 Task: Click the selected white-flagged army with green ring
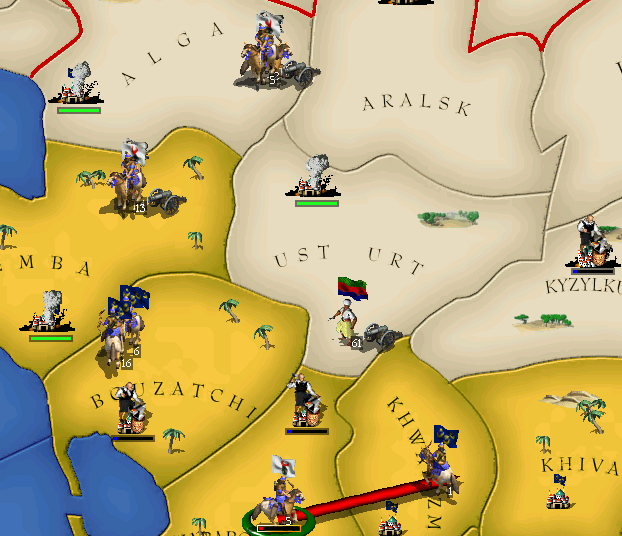[x=277, y=497]
